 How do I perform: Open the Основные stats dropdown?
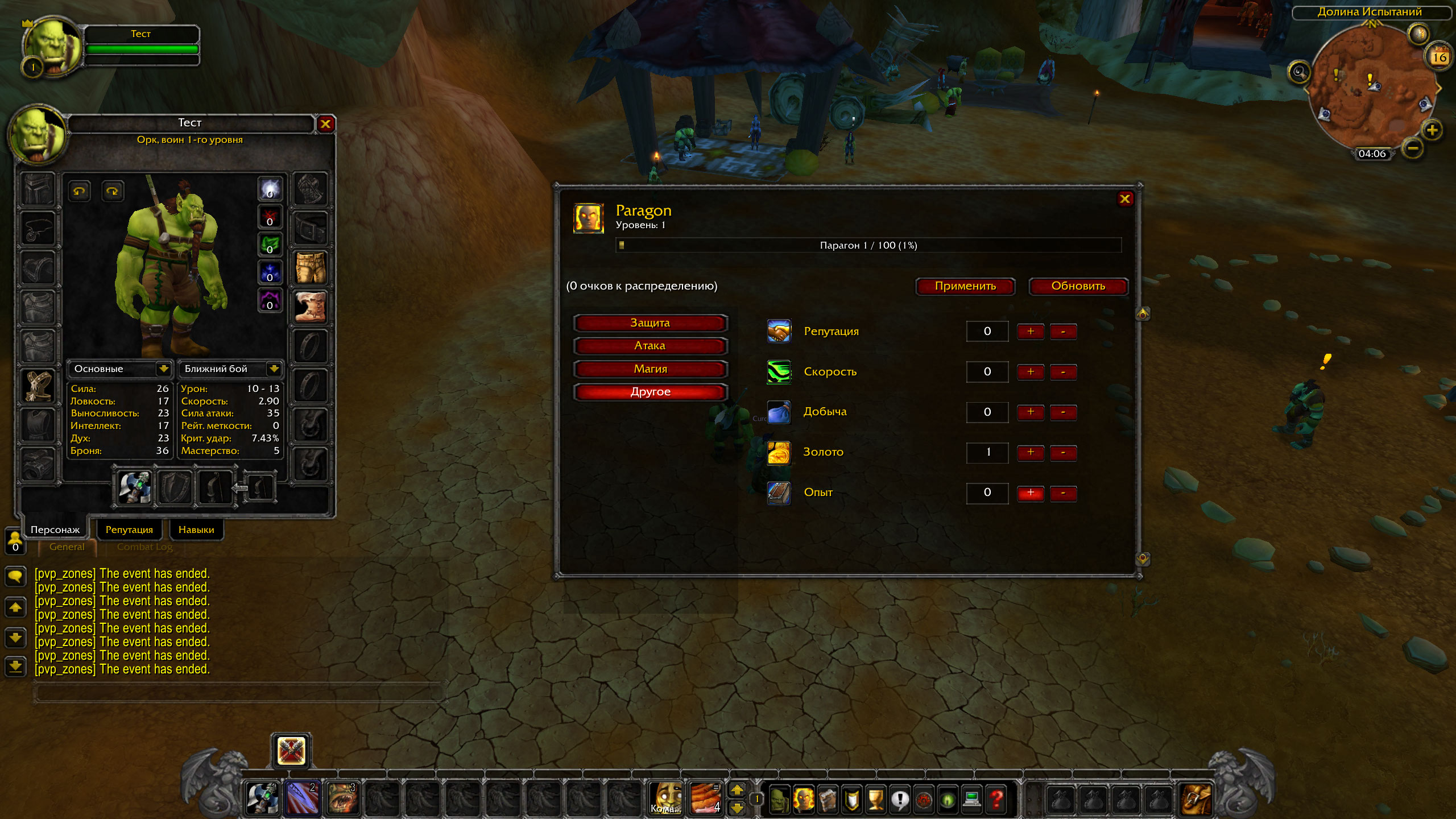[164, 369]
